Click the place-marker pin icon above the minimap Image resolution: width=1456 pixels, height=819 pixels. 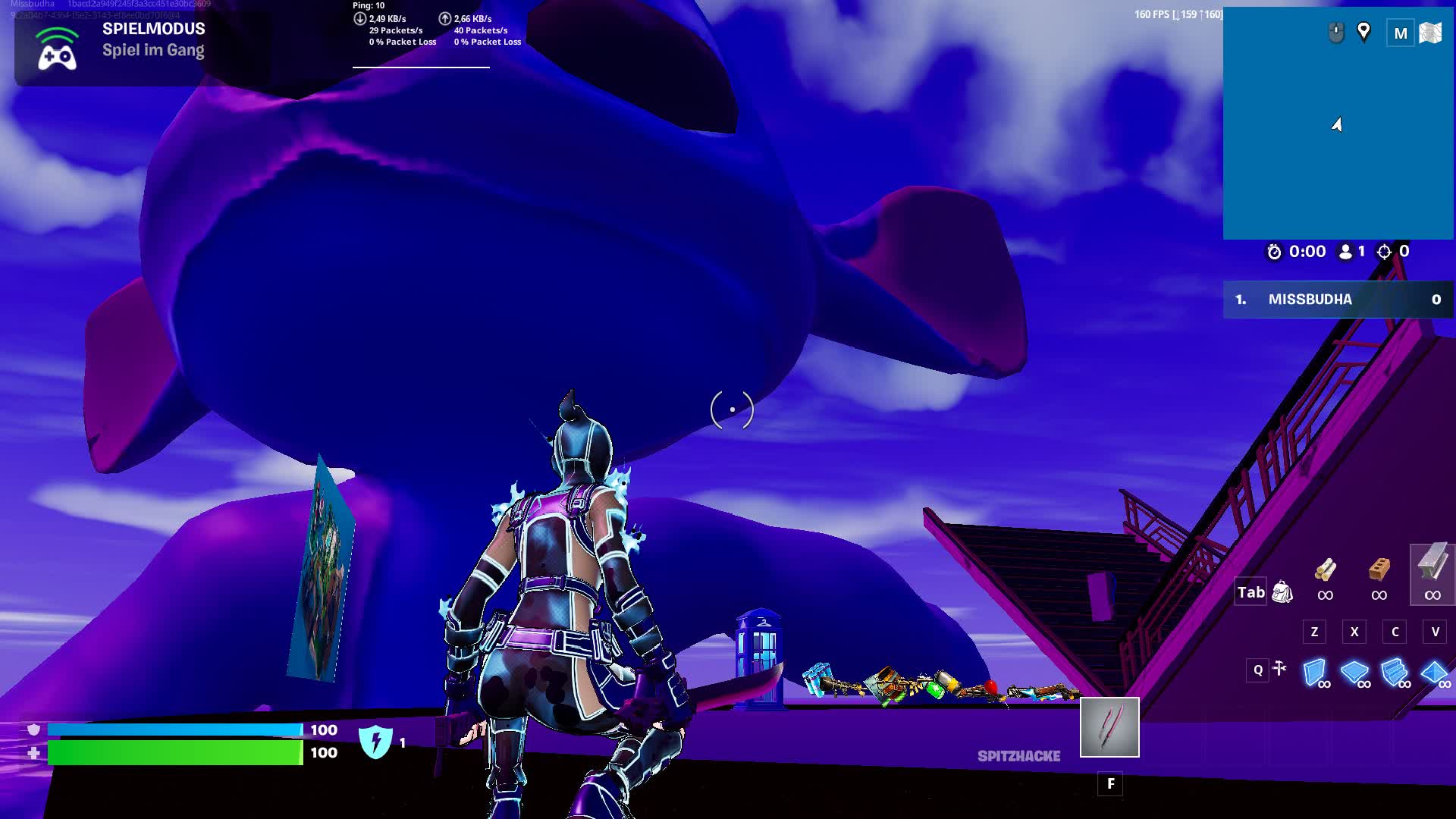[x=1363, y=33]
